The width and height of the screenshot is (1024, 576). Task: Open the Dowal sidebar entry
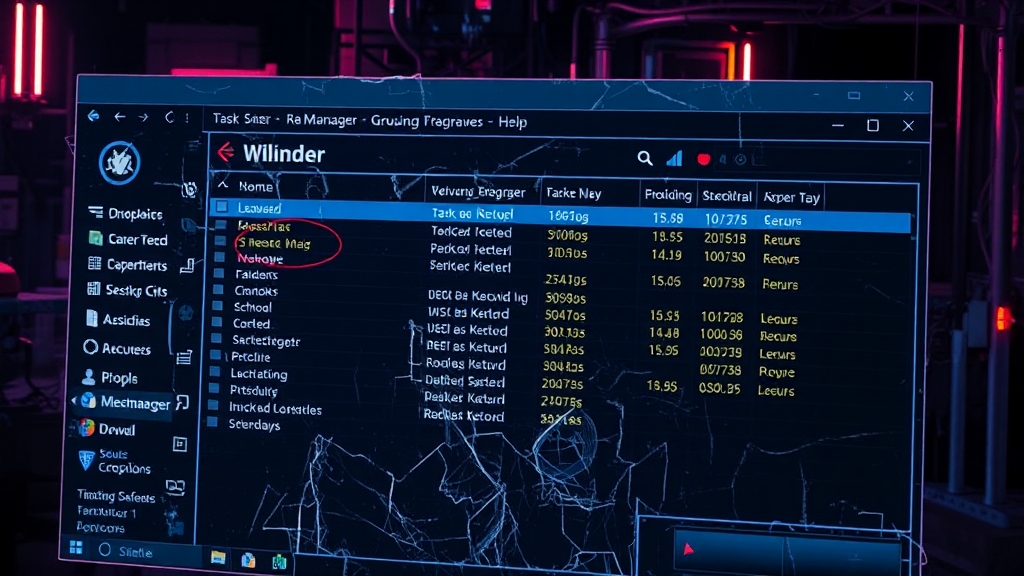[x=117, y=429]
